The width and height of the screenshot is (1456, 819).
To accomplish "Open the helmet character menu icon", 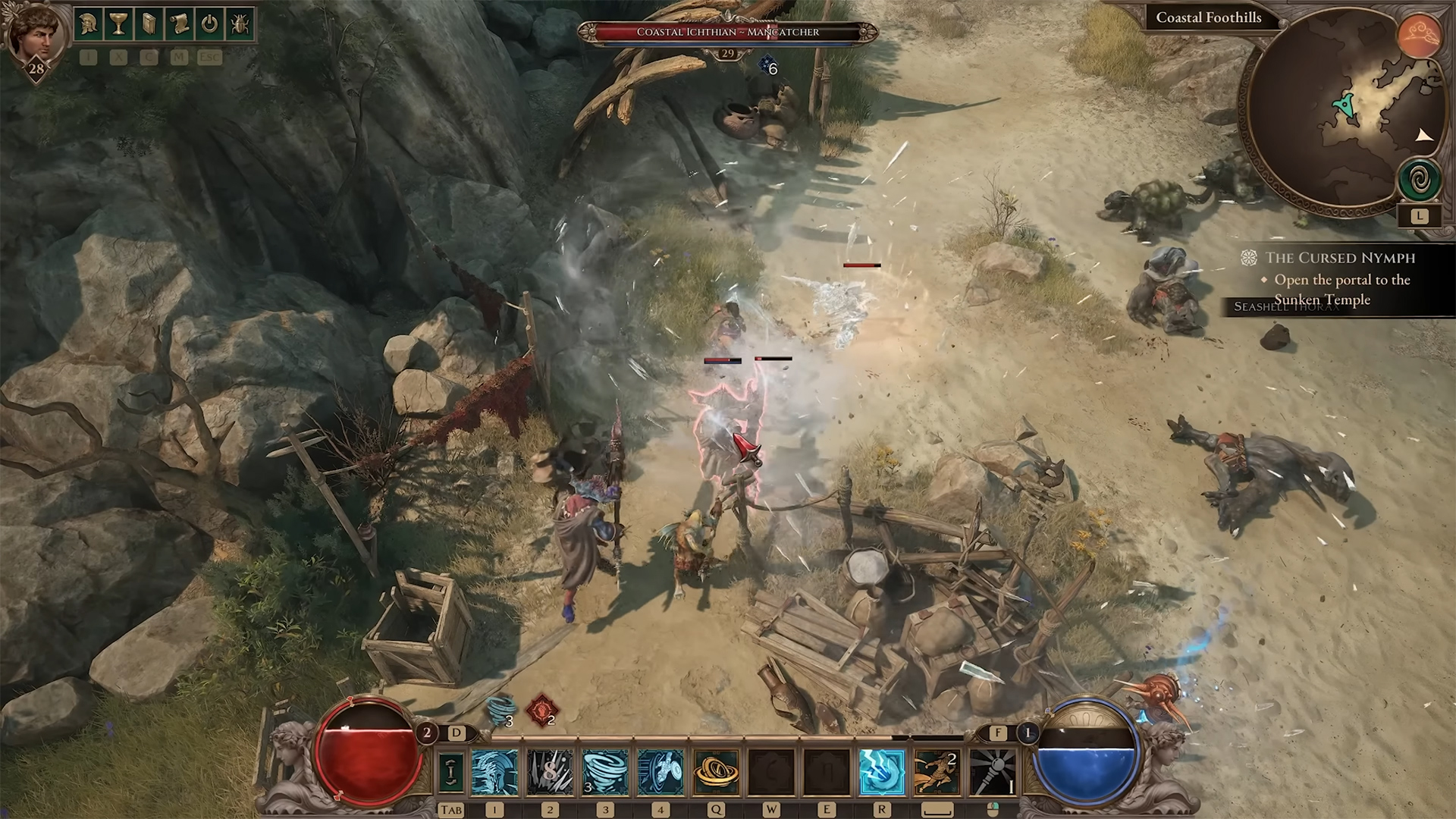I will click(88, 24).
